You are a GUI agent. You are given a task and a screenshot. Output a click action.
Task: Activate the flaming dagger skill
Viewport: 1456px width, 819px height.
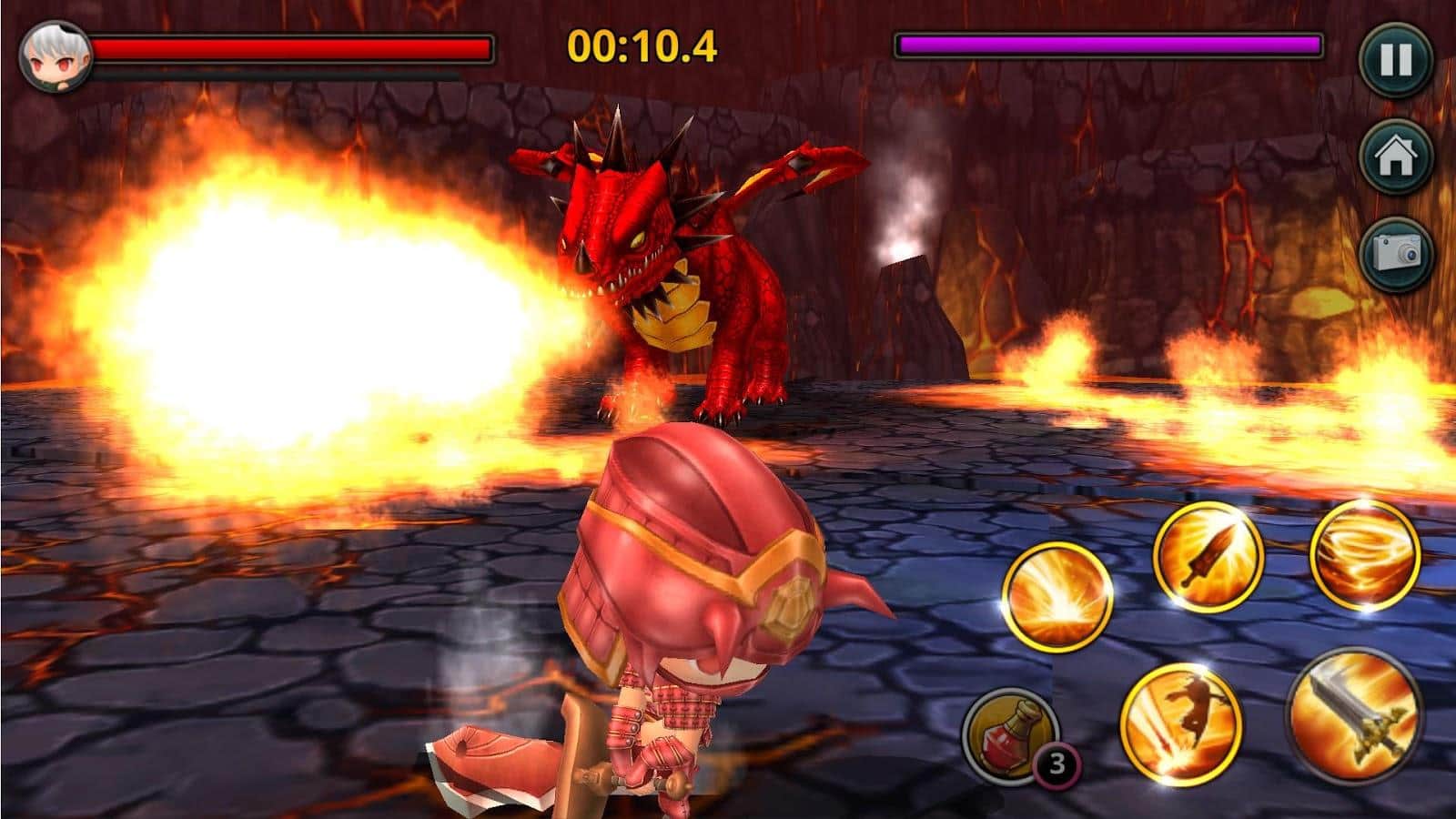[x=1208, y=554]
